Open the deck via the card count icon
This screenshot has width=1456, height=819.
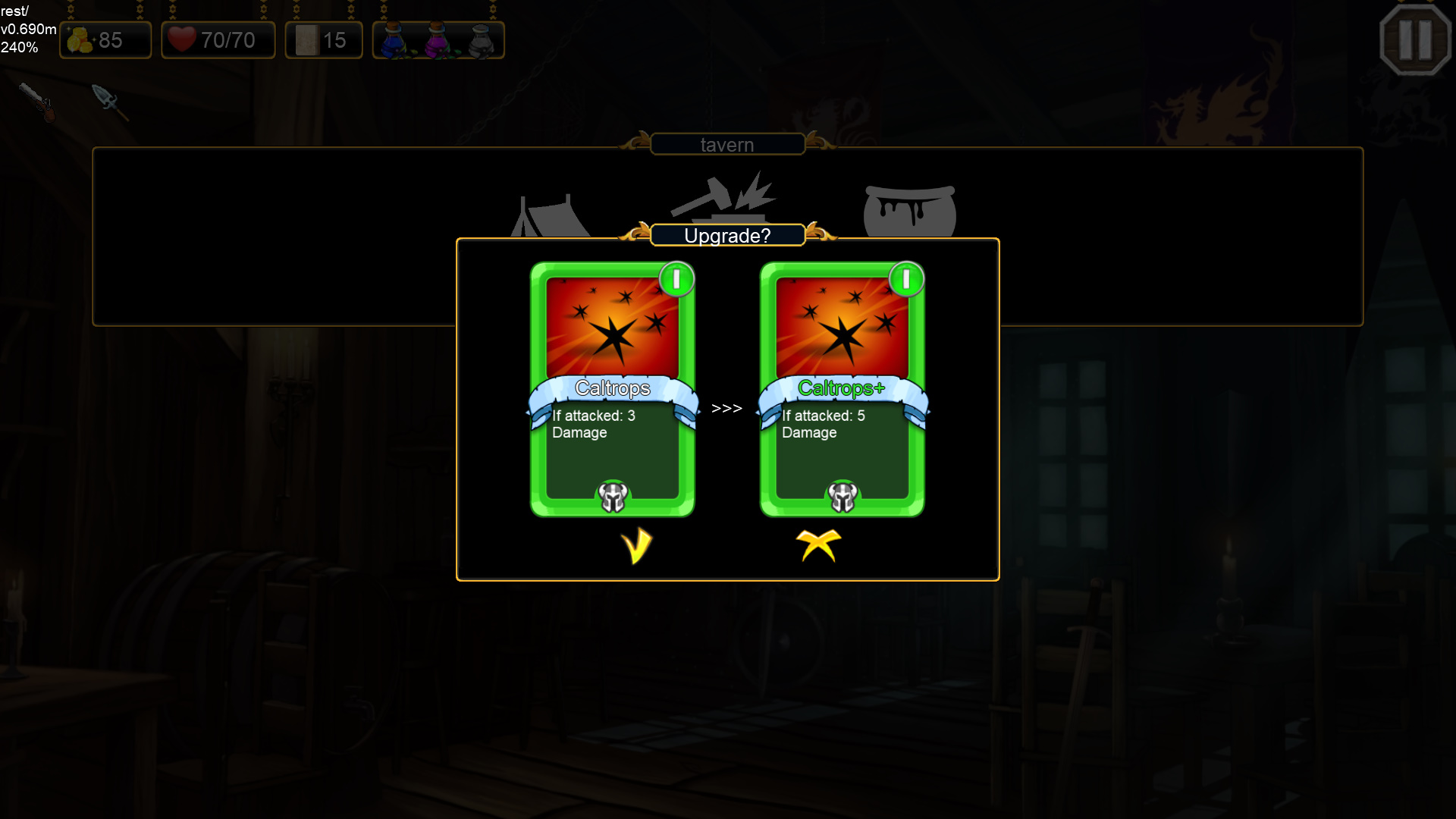coord(306,39)
